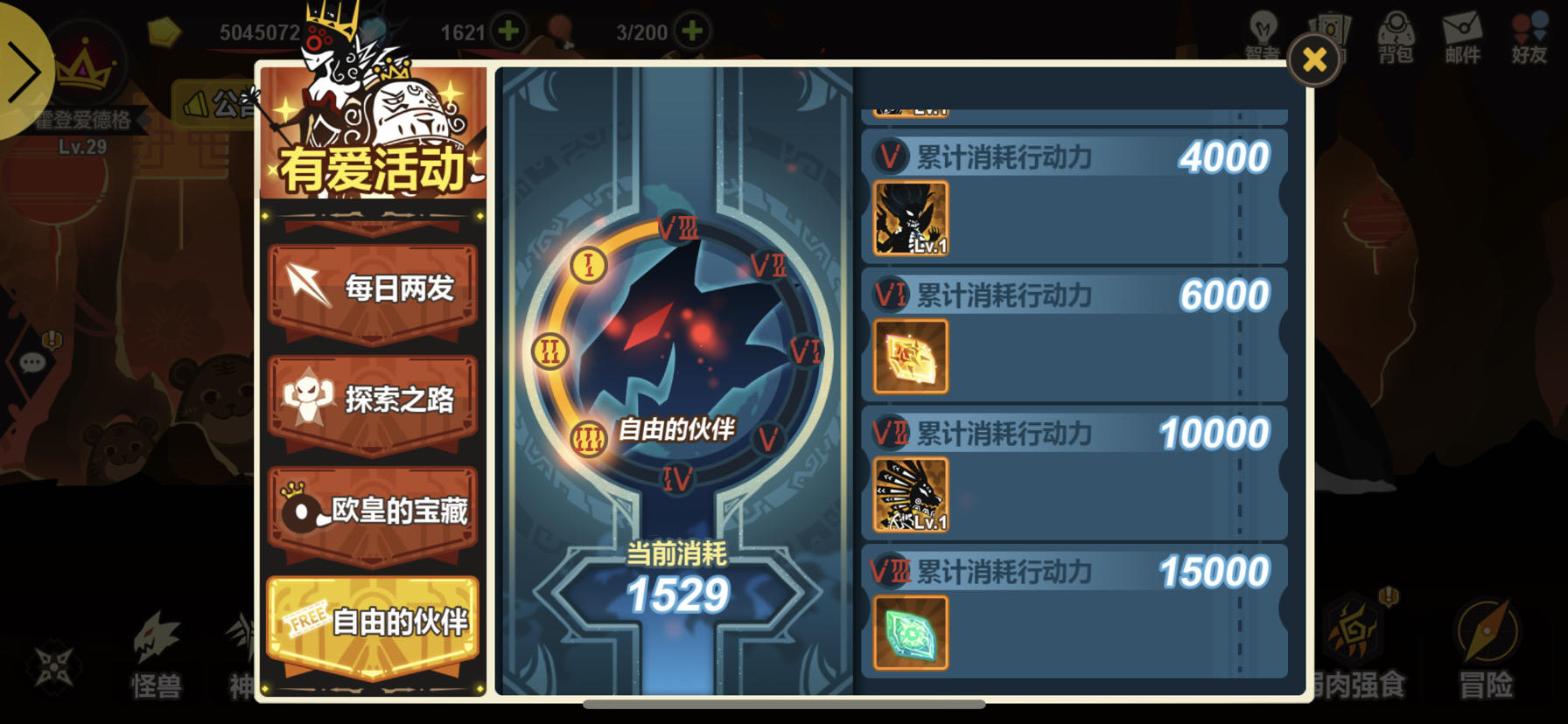The height and width of the screenshot is (724, 1568).
Task: Open the 欧皇的宝藏 event
Action: click(372, 511)
